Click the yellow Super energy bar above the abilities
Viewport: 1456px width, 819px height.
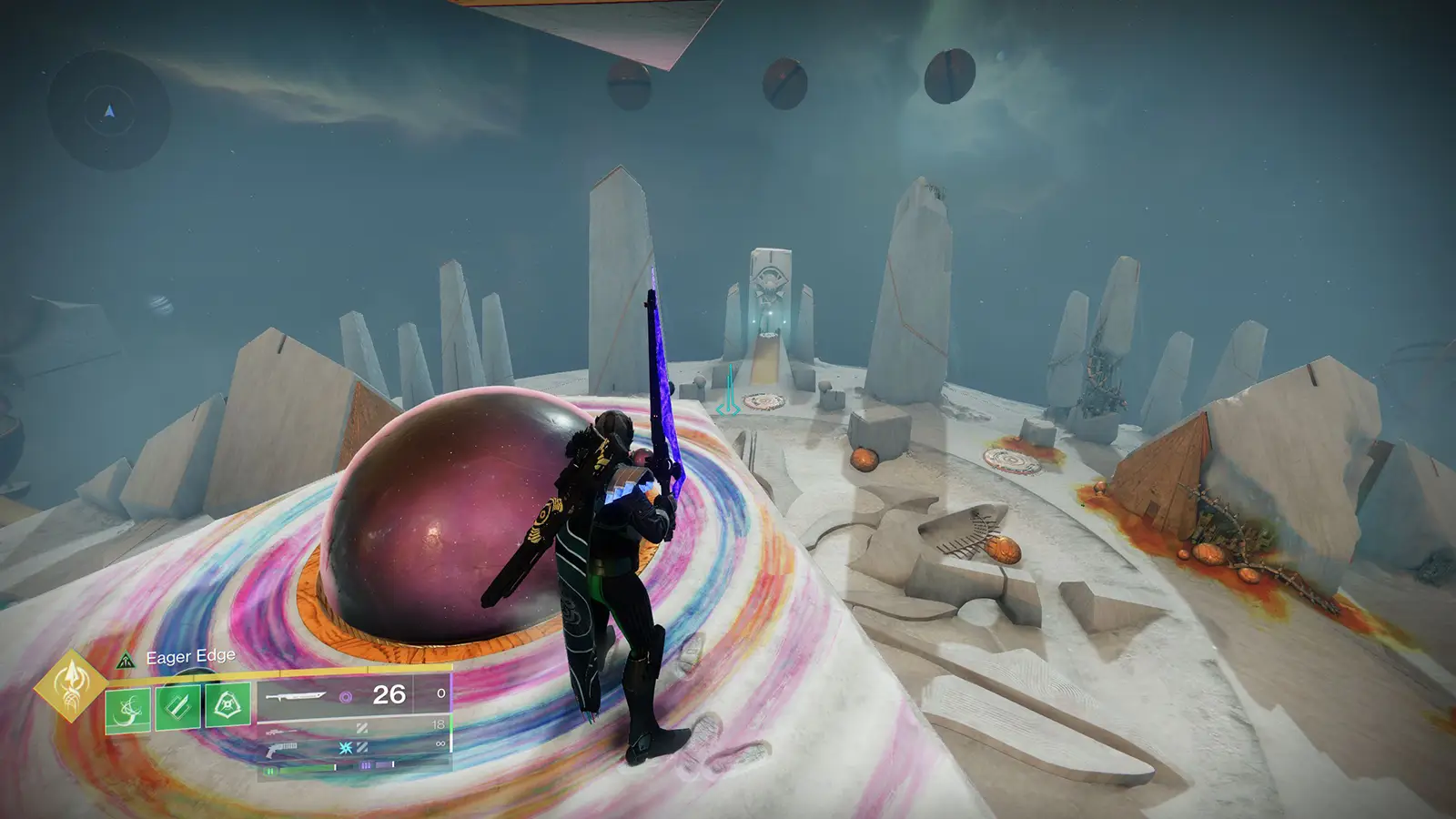[286, 672]
